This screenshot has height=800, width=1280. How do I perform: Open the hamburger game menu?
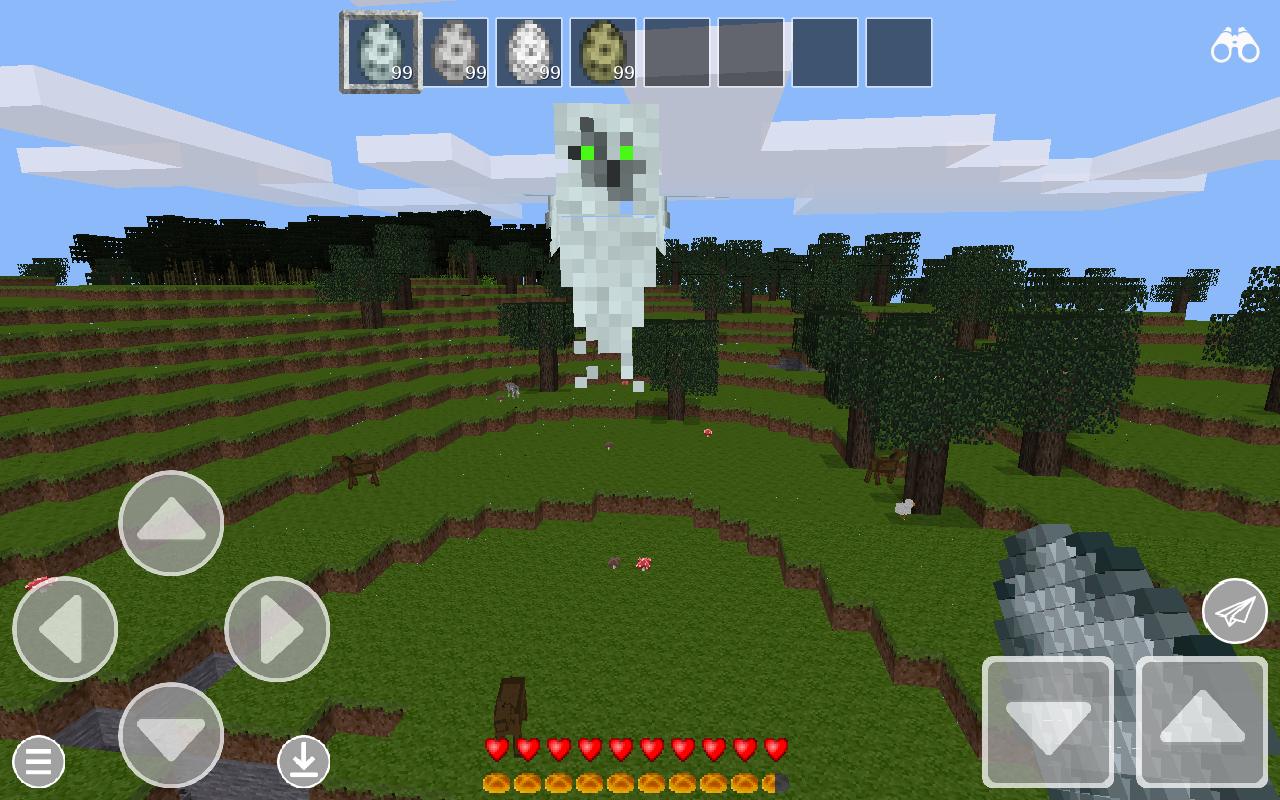coord(38,762)
